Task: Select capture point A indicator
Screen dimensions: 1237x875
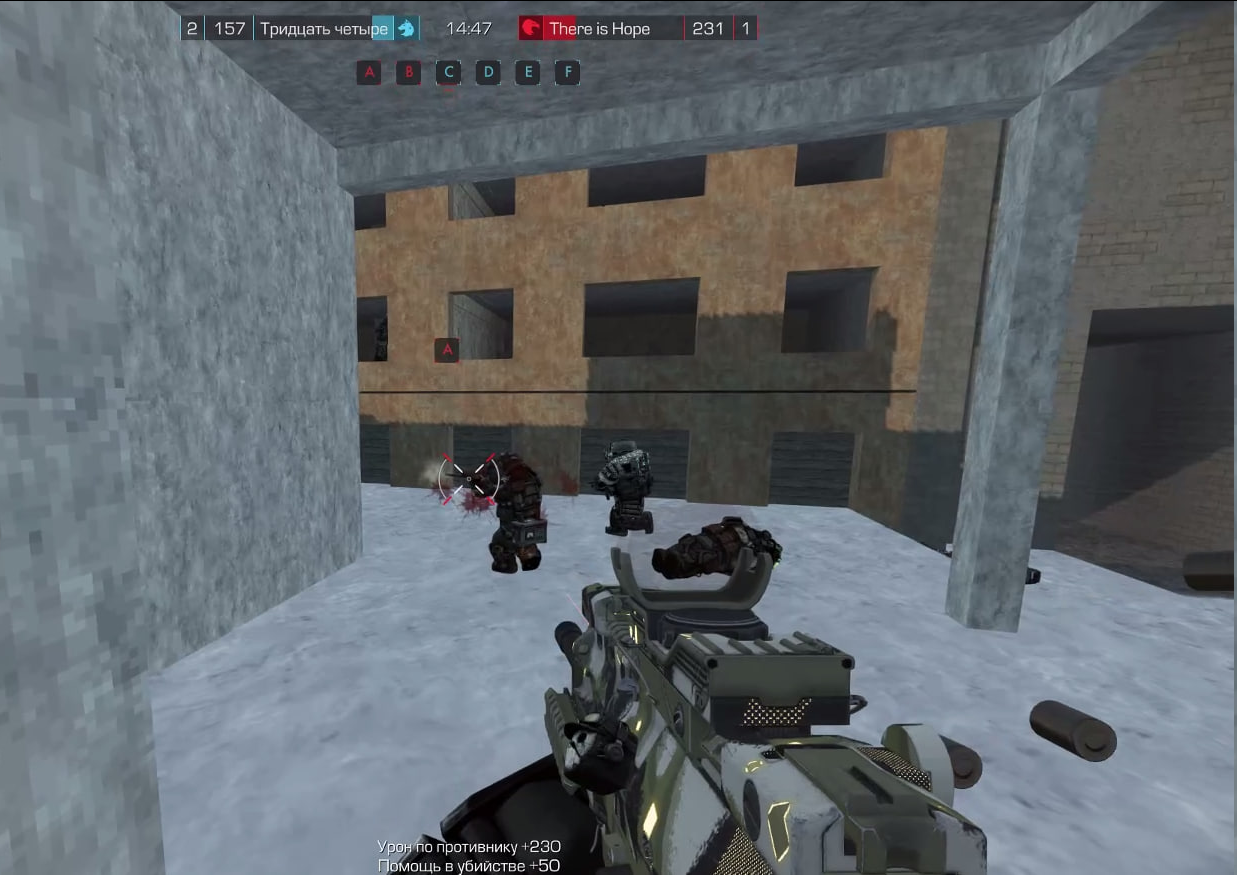Action: coord(369,72)
